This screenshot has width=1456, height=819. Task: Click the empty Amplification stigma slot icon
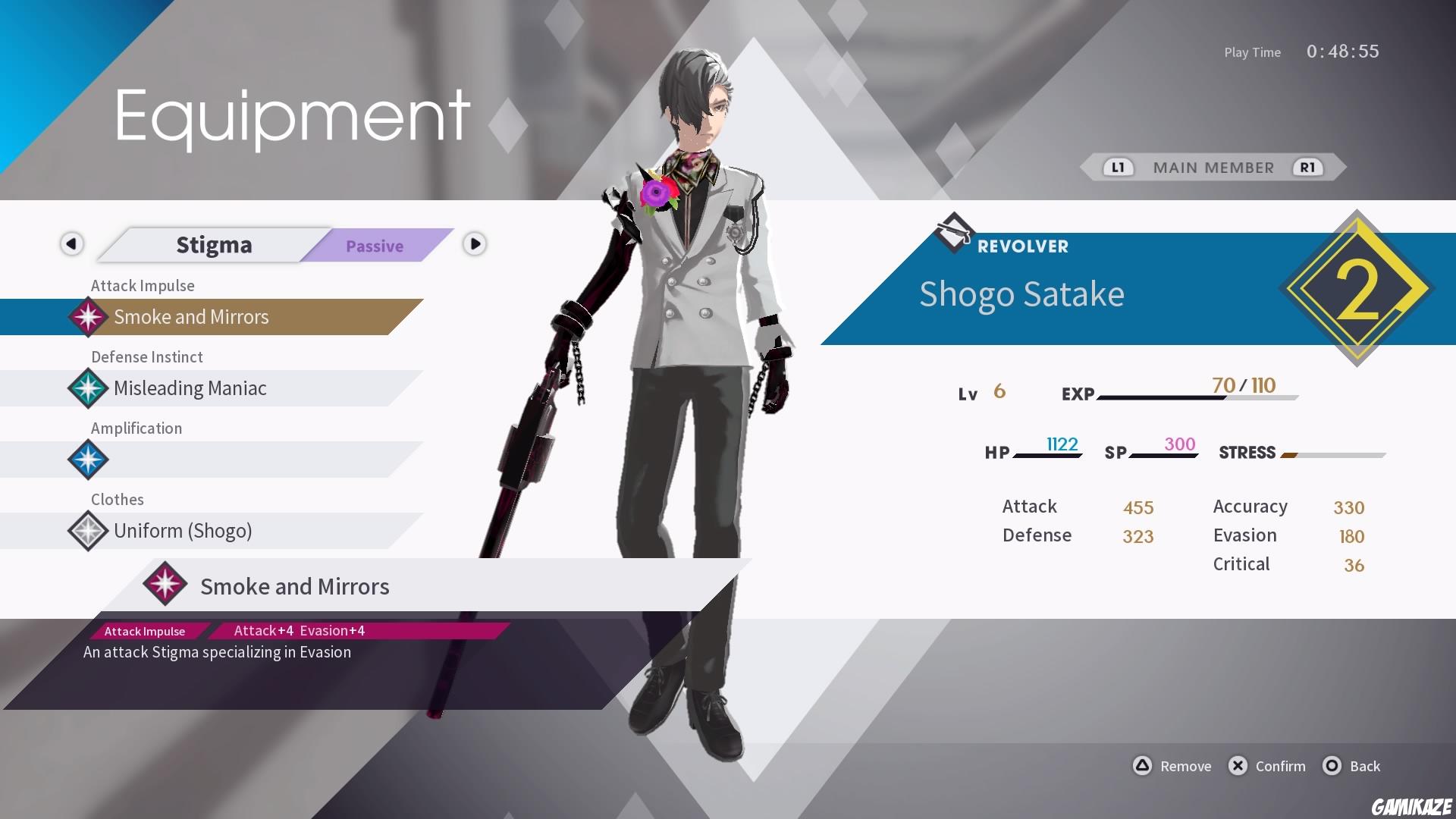(x=88, y=460)
